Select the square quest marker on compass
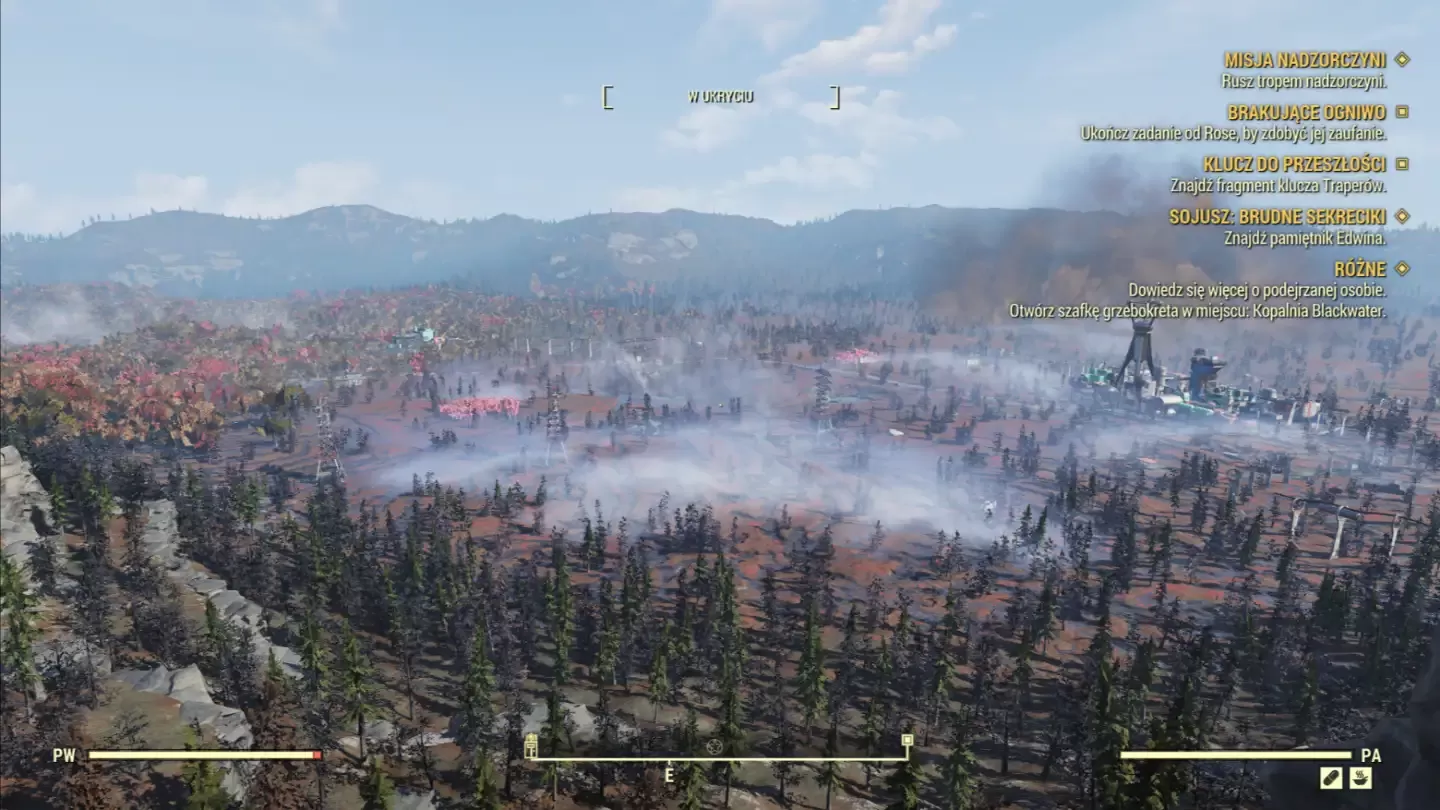This screenshot has height=810, width=1440. tap(906, 741)
